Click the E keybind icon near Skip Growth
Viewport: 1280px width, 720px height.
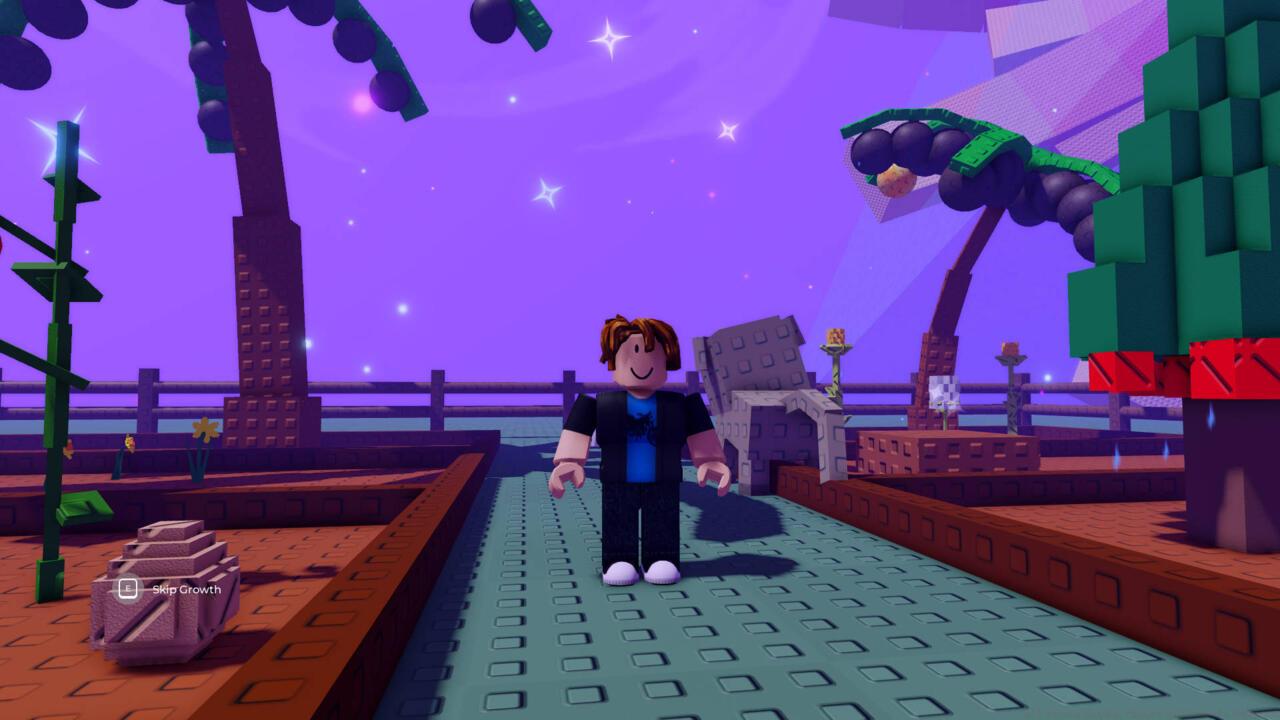coord(127,590)
